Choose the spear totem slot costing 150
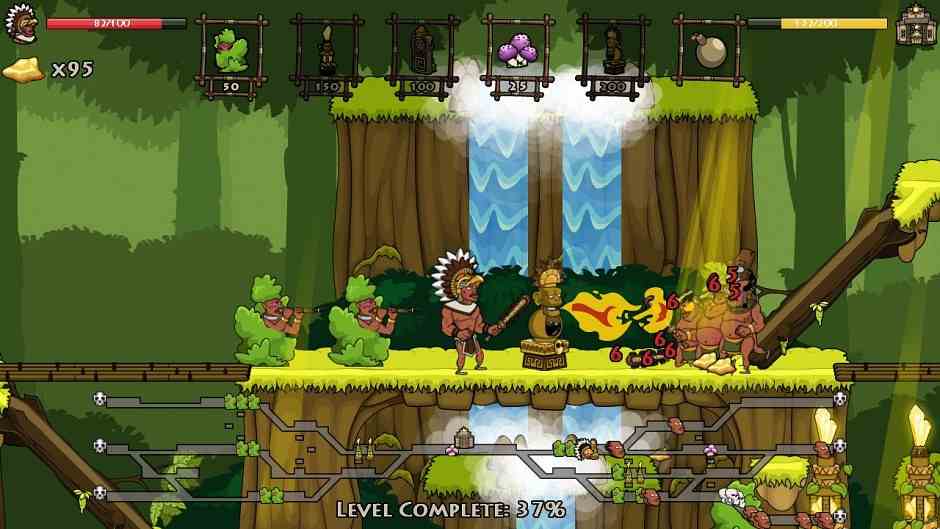940x529 pixels. 326,50
